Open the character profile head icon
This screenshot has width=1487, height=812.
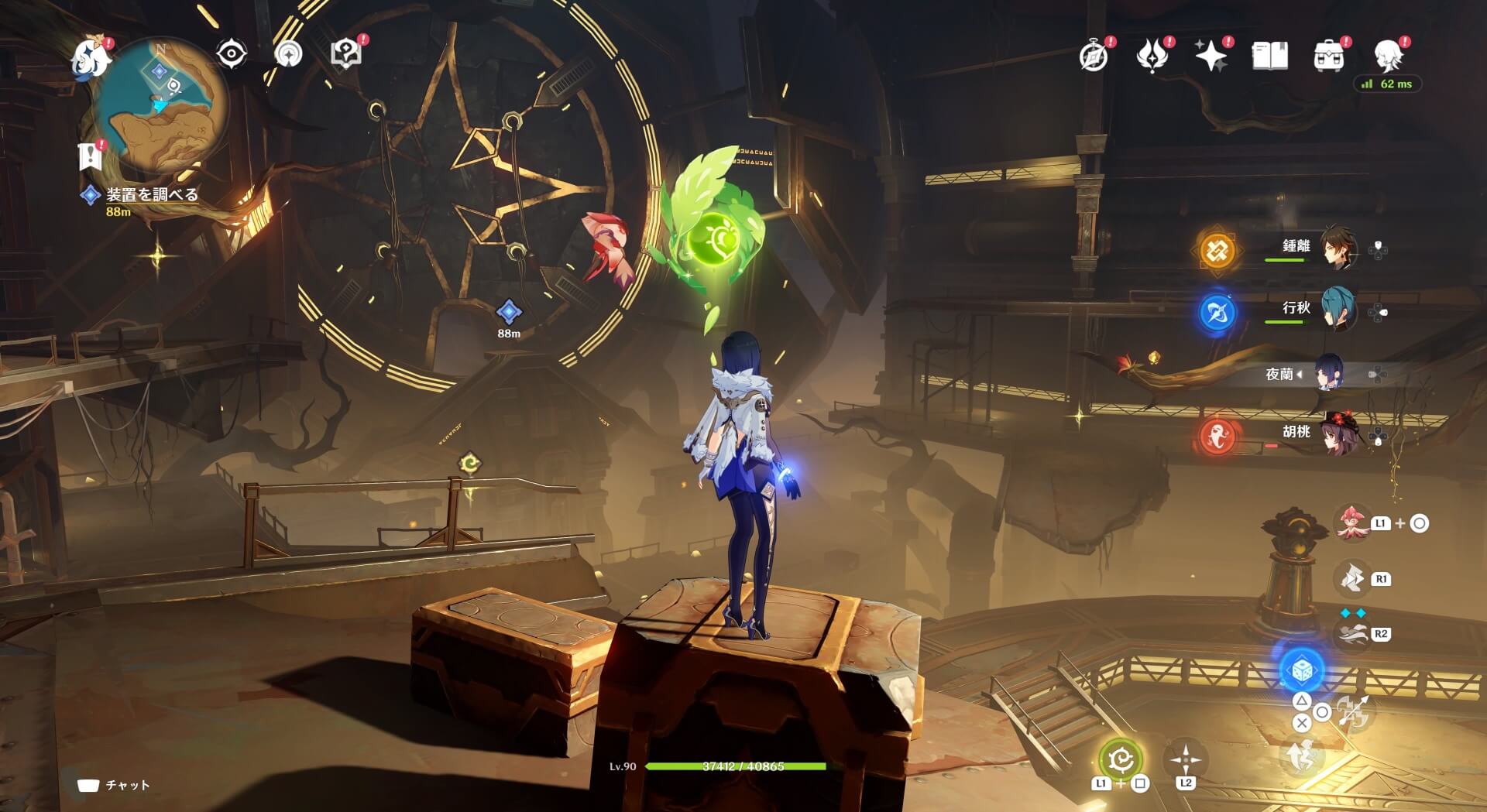[x=1389, y=56]
